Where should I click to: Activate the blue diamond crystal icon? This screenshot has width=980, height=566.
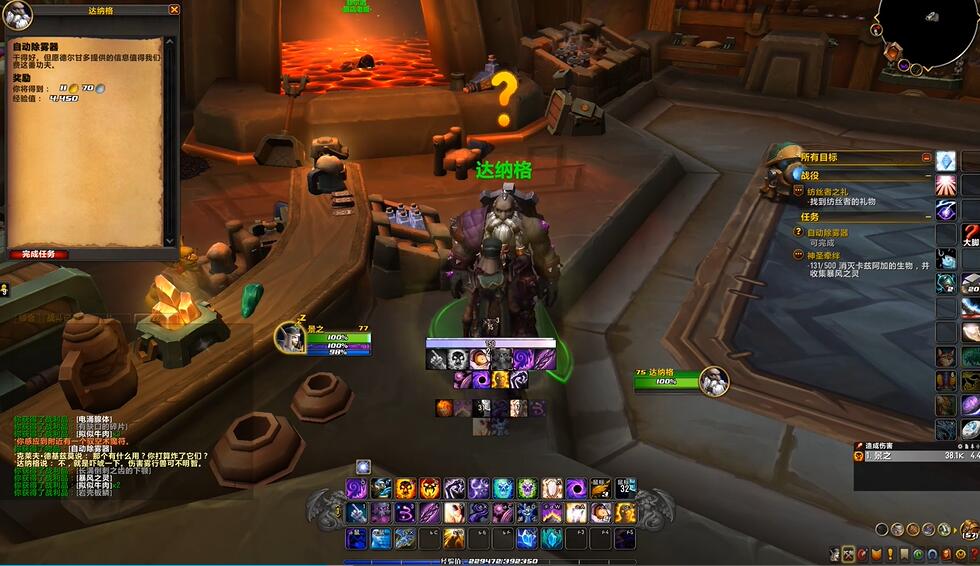[x=945, y=161]
